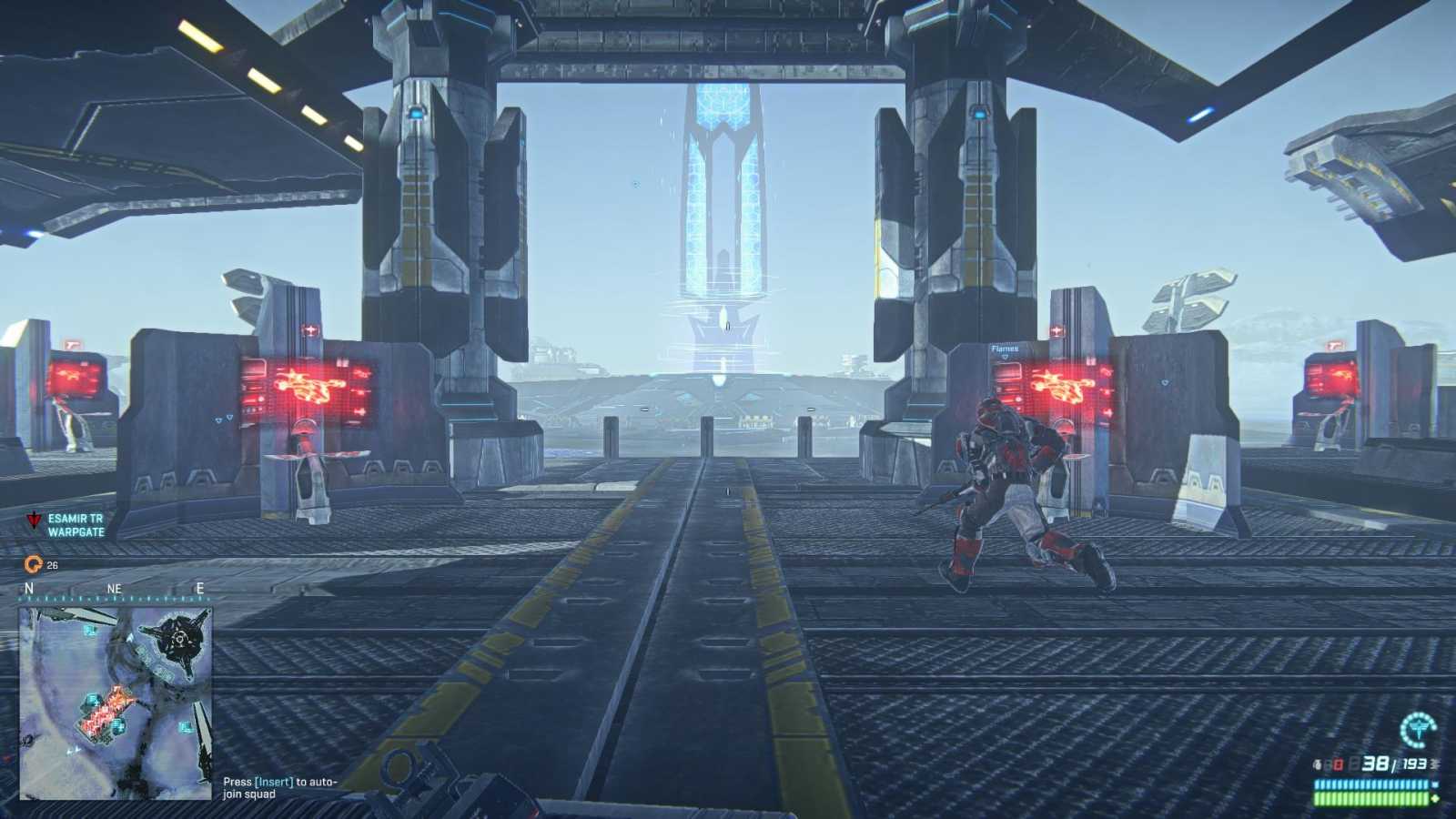Click the magazine stack icon right of 193
1456x819 pixels.
pyautogui.click(x=1435, y=763)
